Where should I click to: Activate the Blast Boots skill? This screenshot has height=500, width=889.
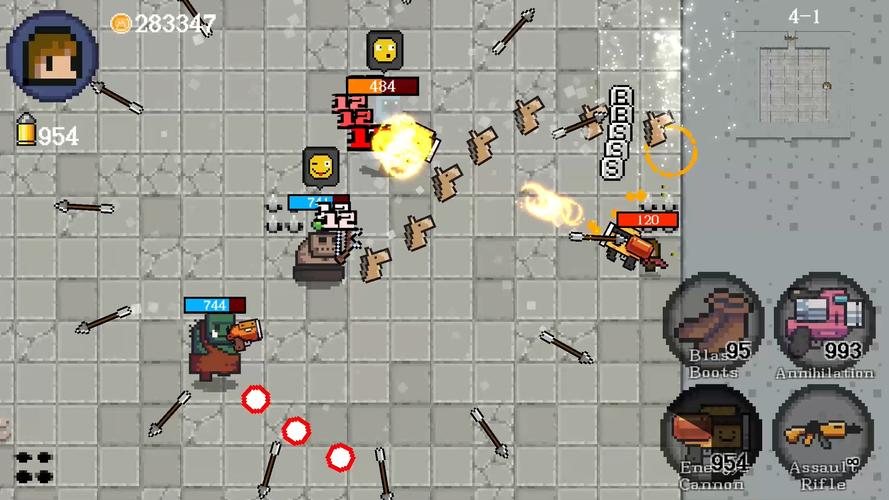[x=714, y=324]
